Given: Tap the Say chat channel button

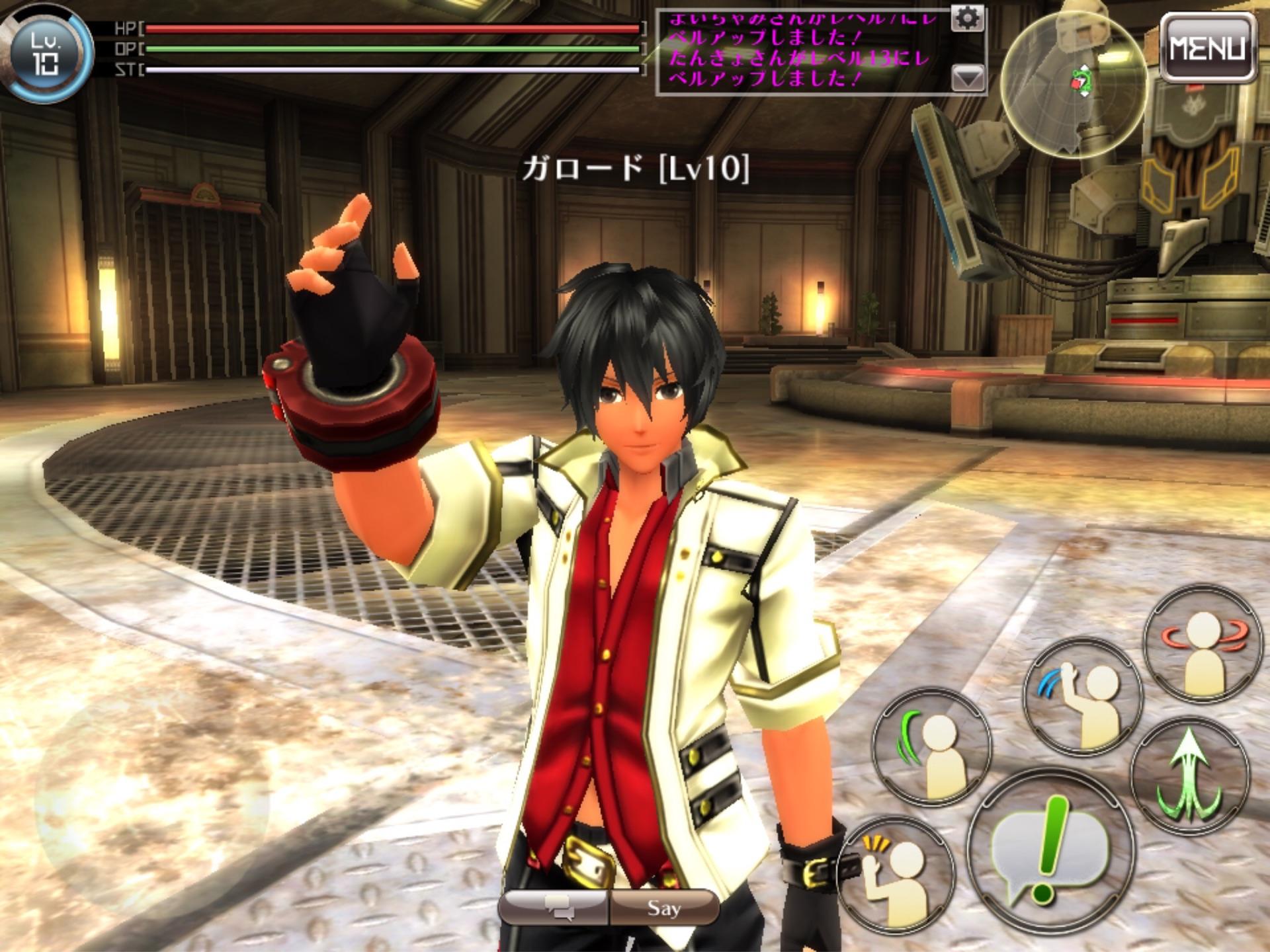Looking at the screenshot, I should pos(664,908).
